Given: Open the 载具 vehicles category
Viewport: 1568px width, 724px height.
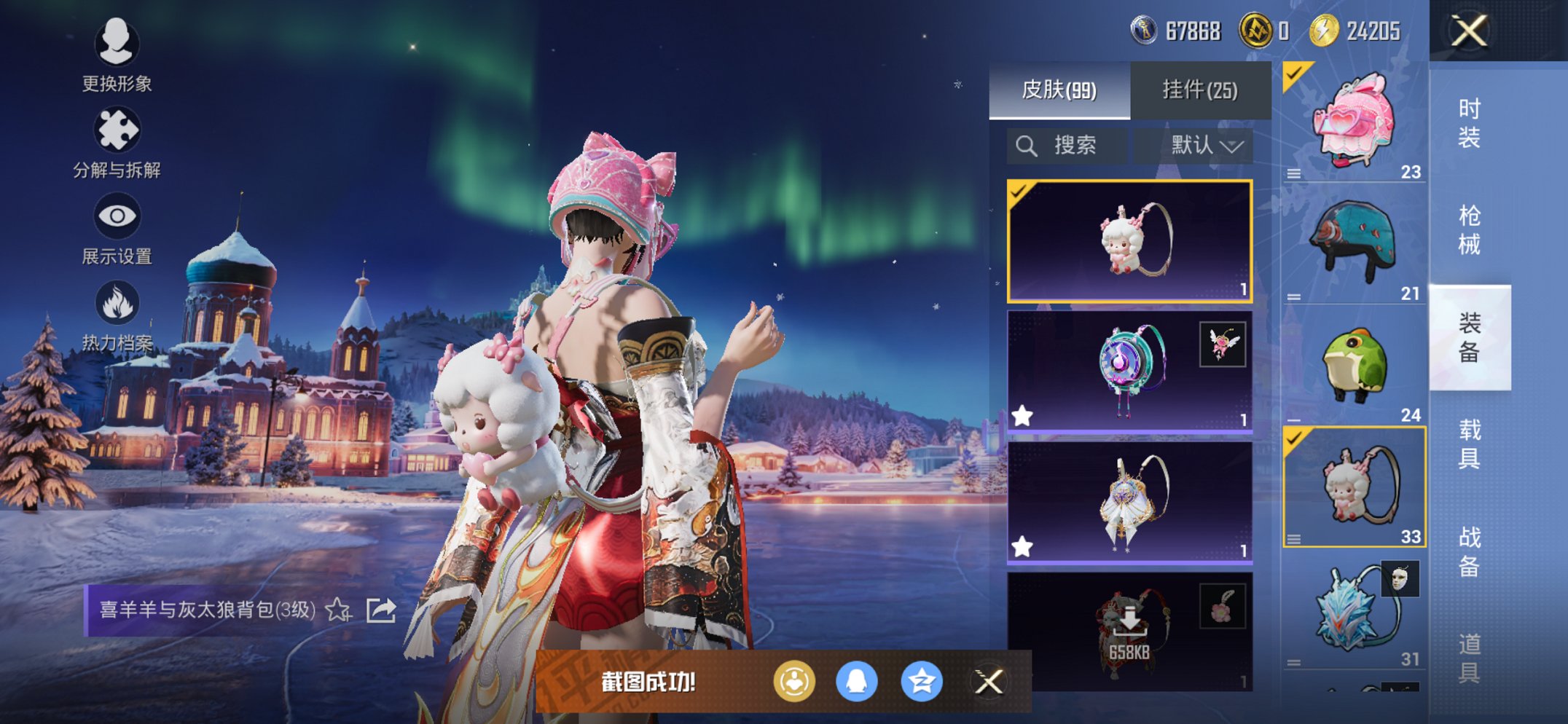Looking at the screenshot, I should coord(1469,444).
